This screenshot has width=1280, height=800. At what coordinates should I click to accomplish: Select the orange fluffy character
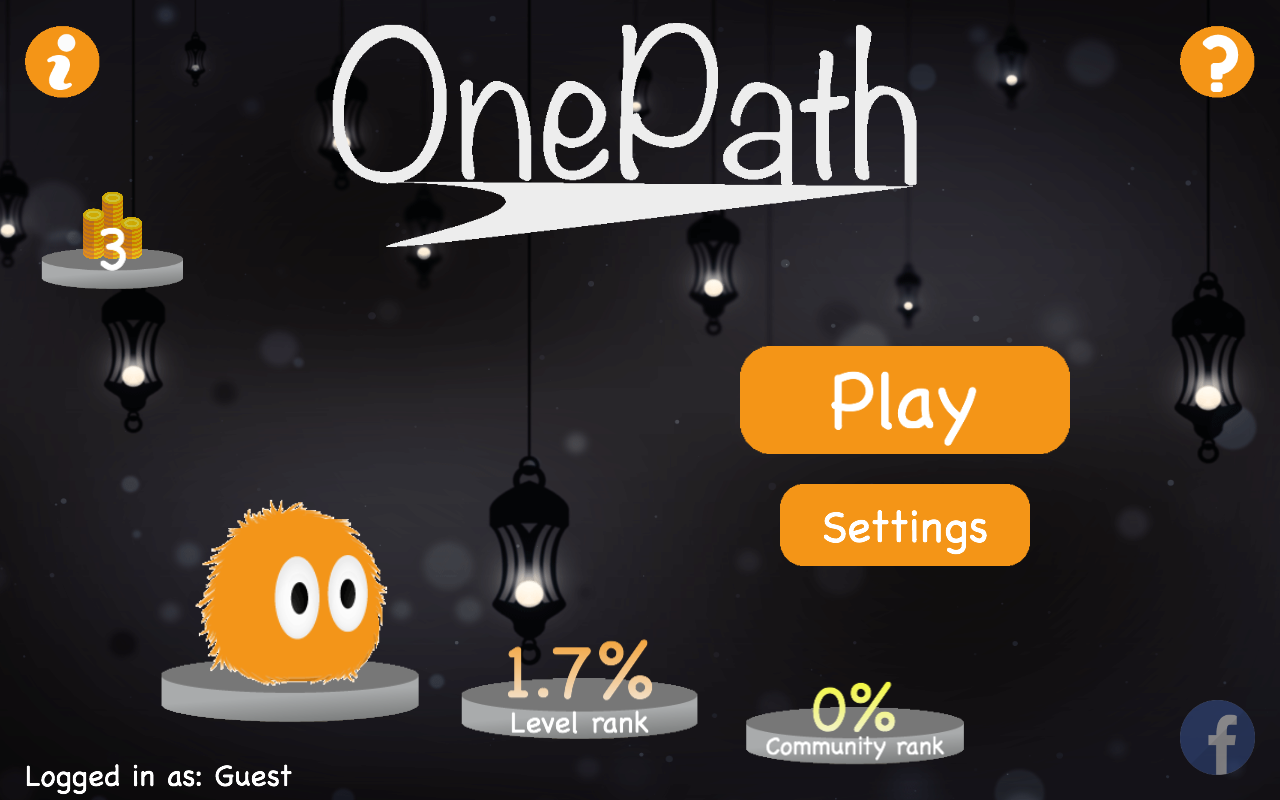pos(290,590)
